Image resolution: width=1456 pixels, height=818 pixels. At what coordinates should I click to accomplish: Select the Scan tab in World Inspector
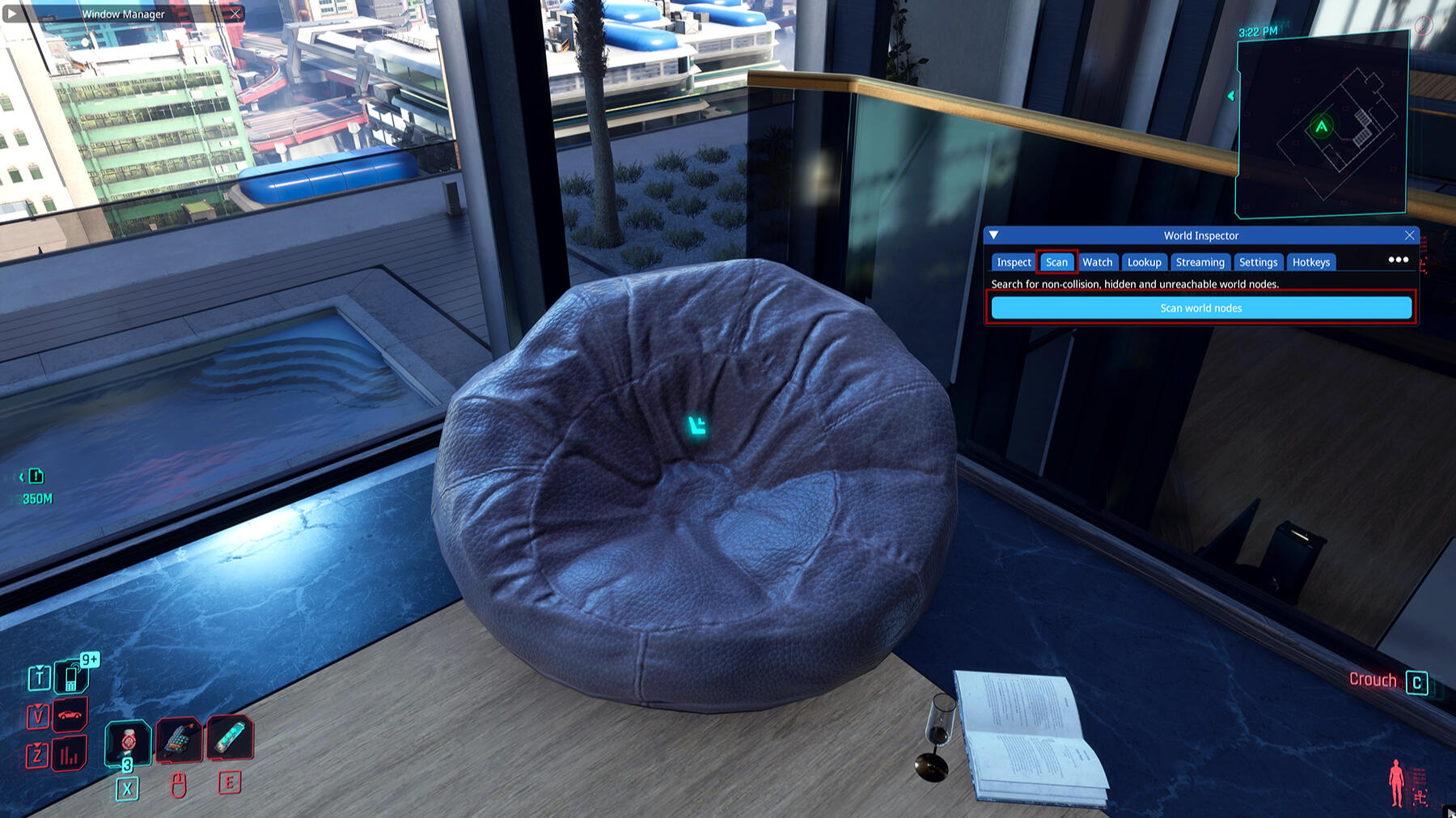pyautogui.click(x=1056, y=262)
